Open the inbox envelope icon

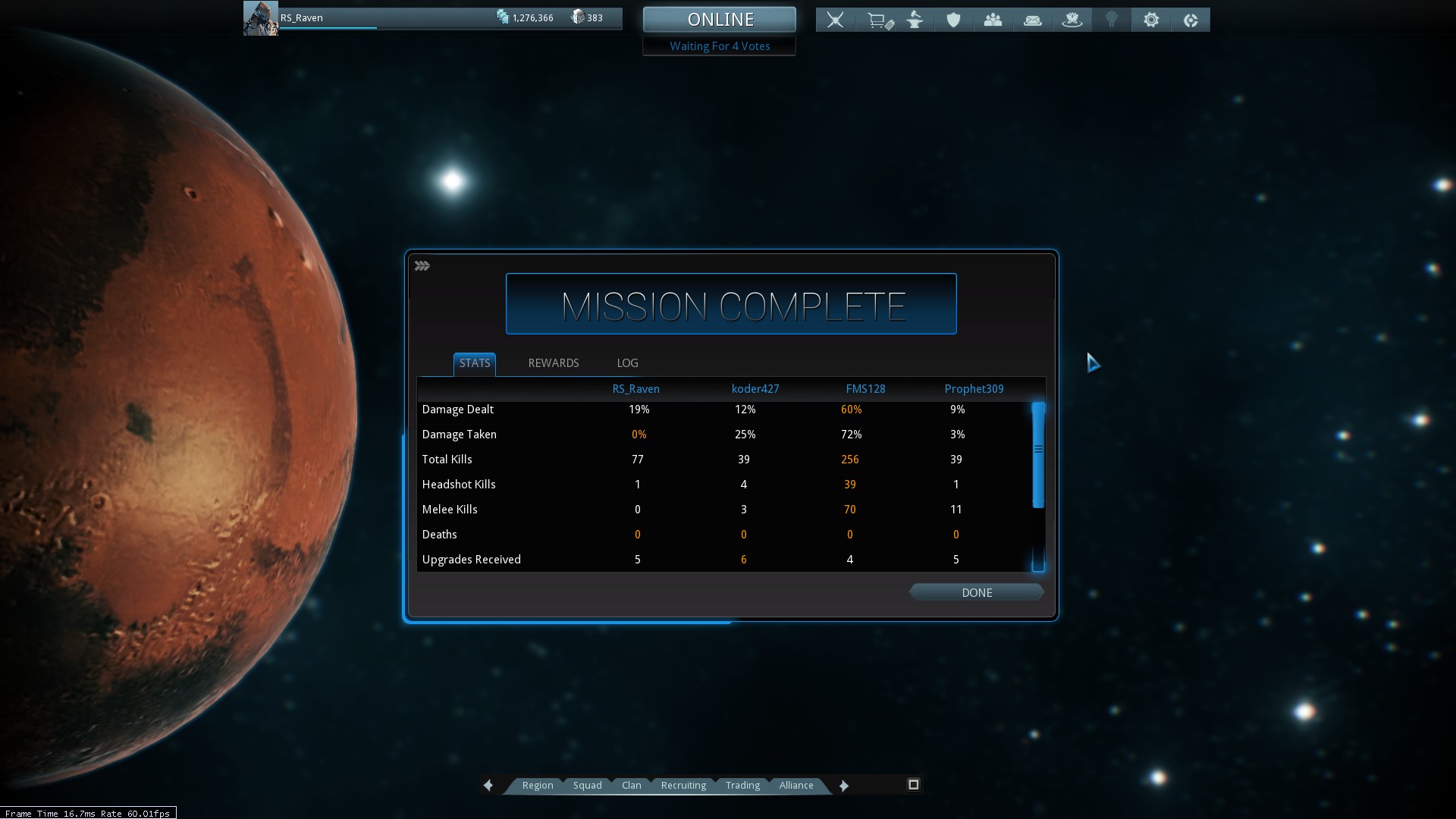(x=1032, y=20)
